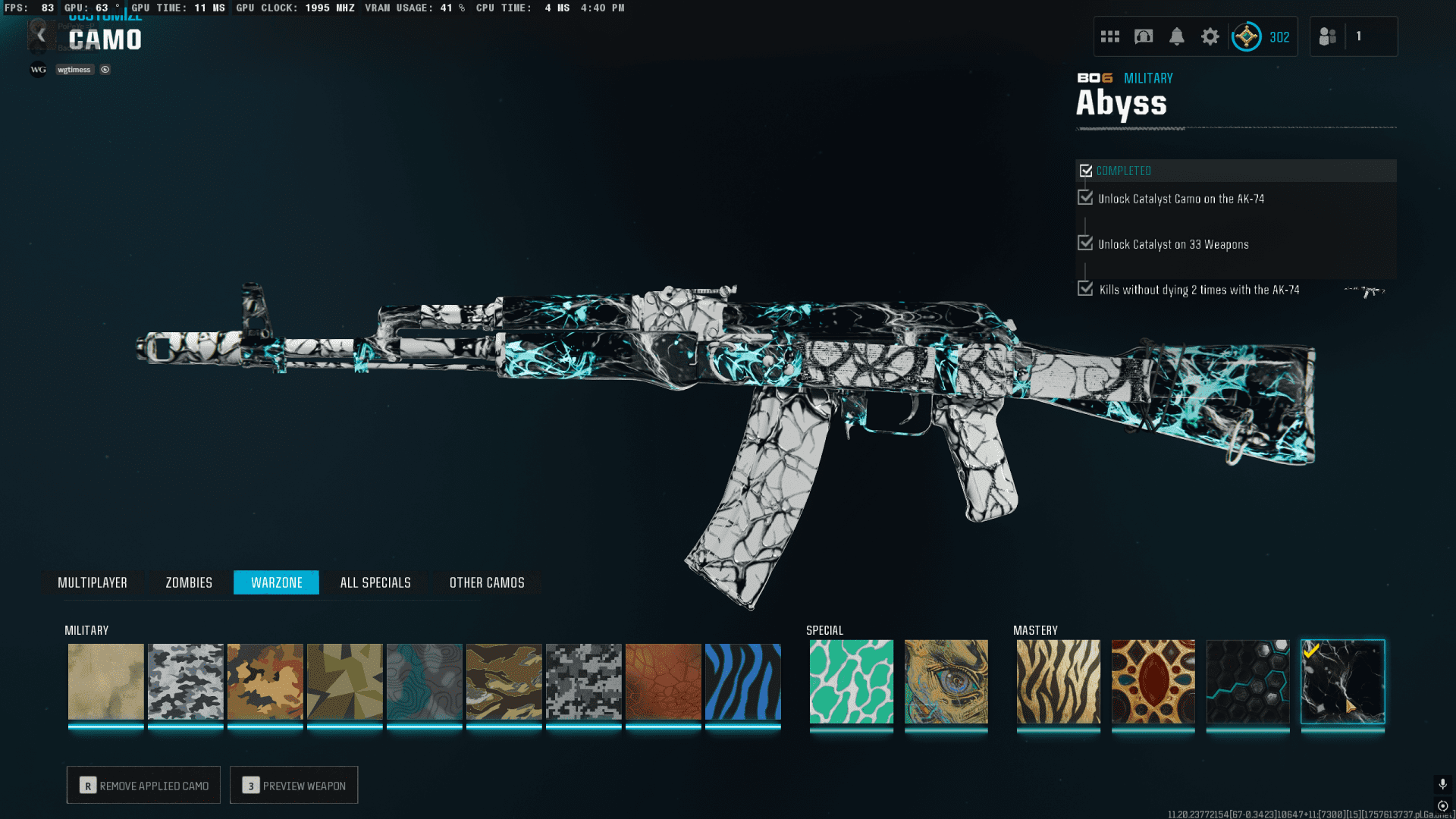Switch to the Multiplayer camo tab

point(93,582)
